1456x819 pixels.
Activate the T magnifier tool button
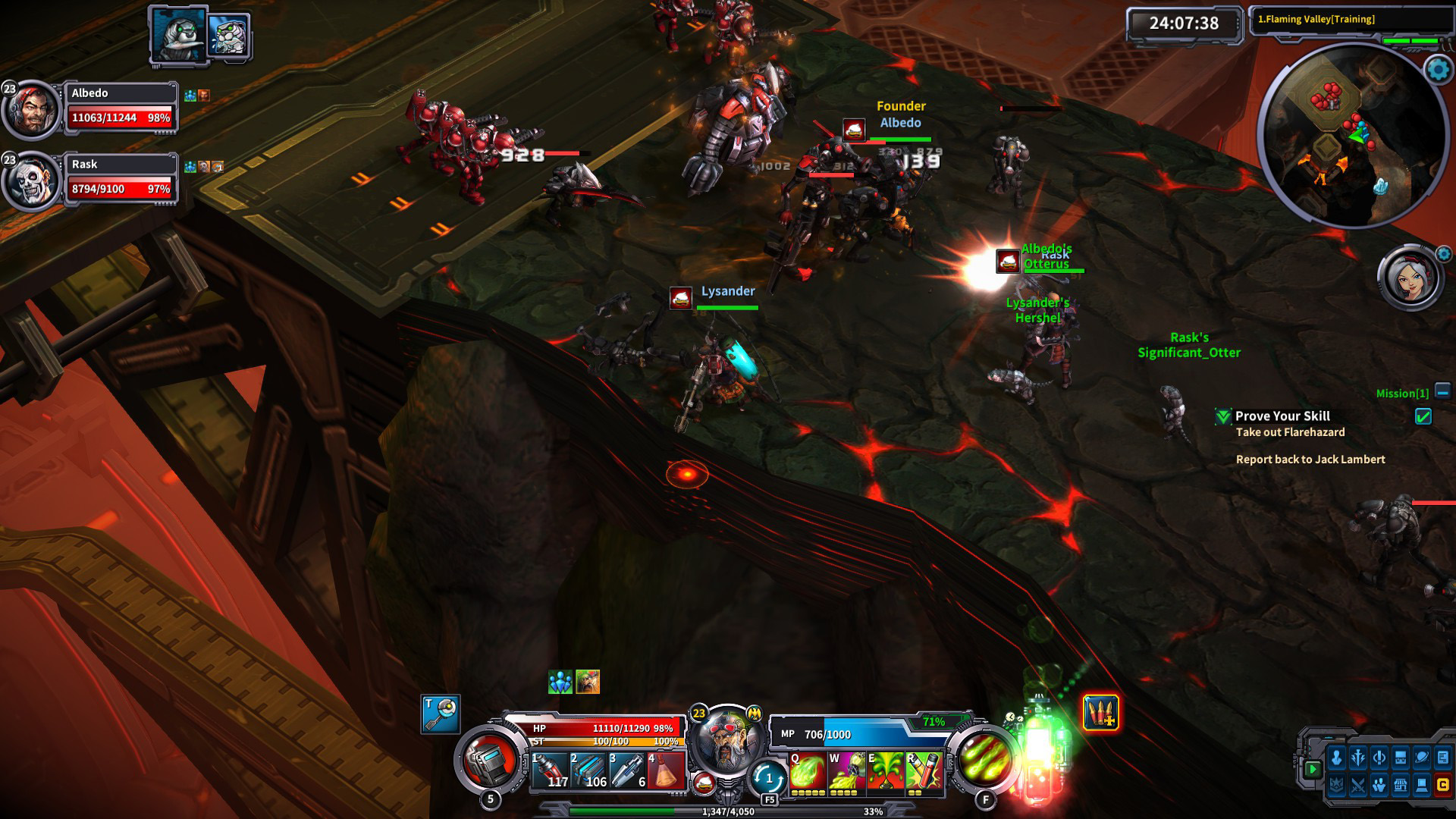pos(441,714)
